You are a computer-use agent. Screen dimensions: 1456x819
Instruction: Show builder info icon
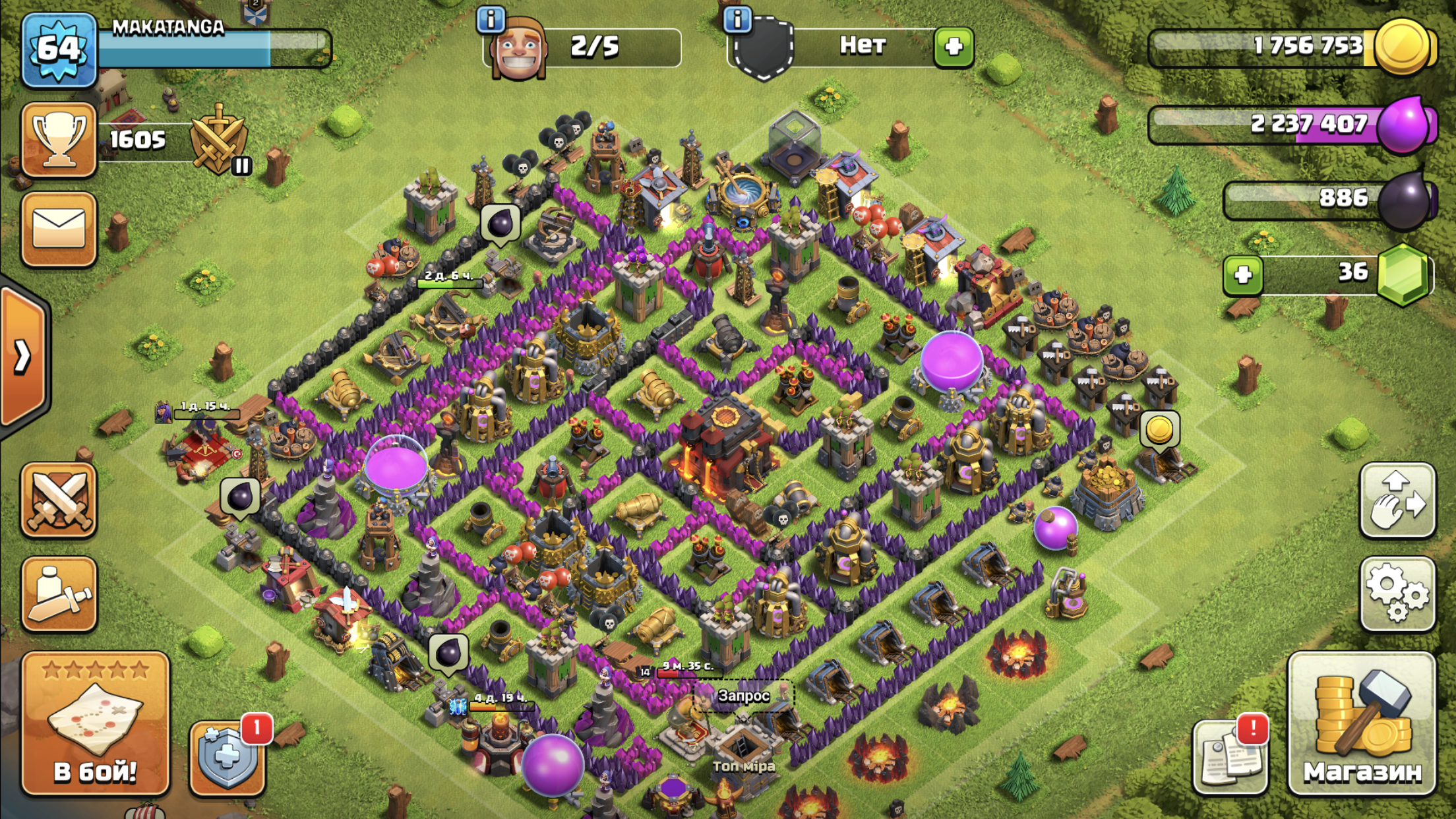(490, 20)
